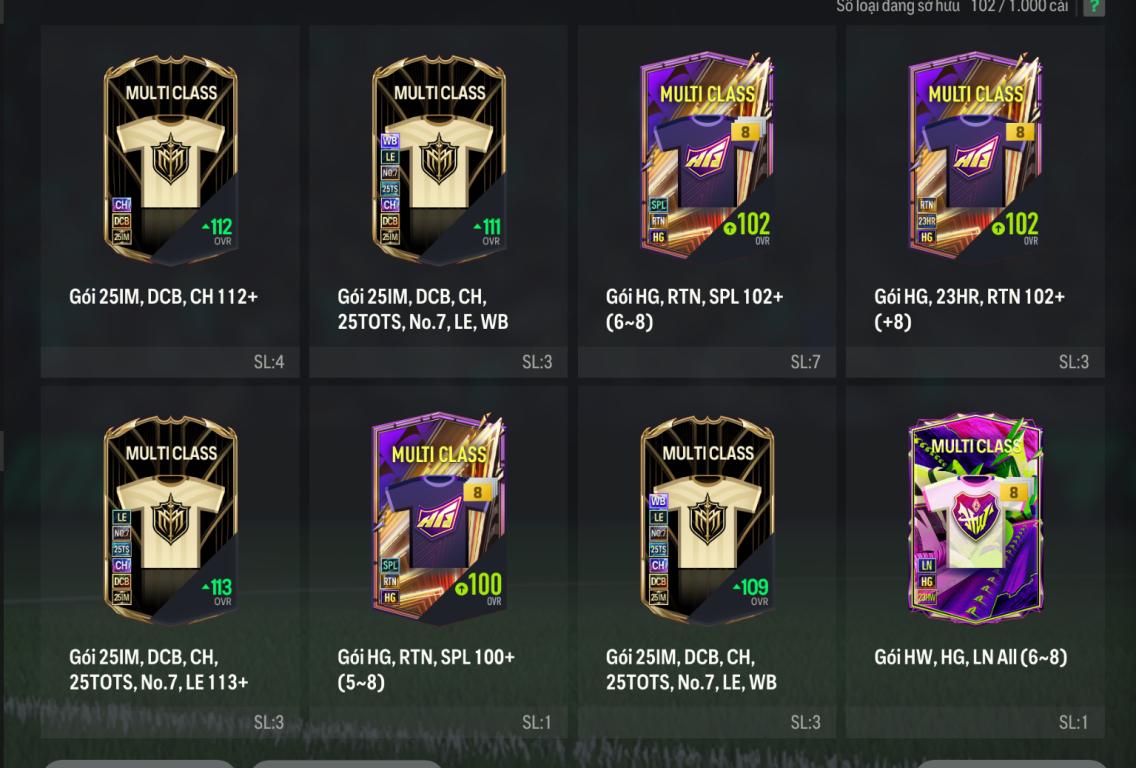Open the 111 OVR Multi Class pack
This screenshot has width=1136, height=768.
click(x=439, y=160)
